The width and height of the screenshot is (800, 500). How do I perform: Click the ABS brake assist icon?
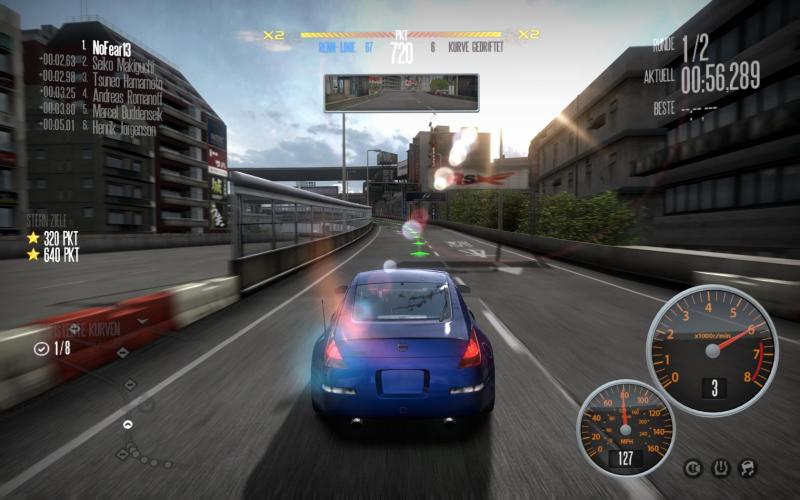(x=692, y=467)
